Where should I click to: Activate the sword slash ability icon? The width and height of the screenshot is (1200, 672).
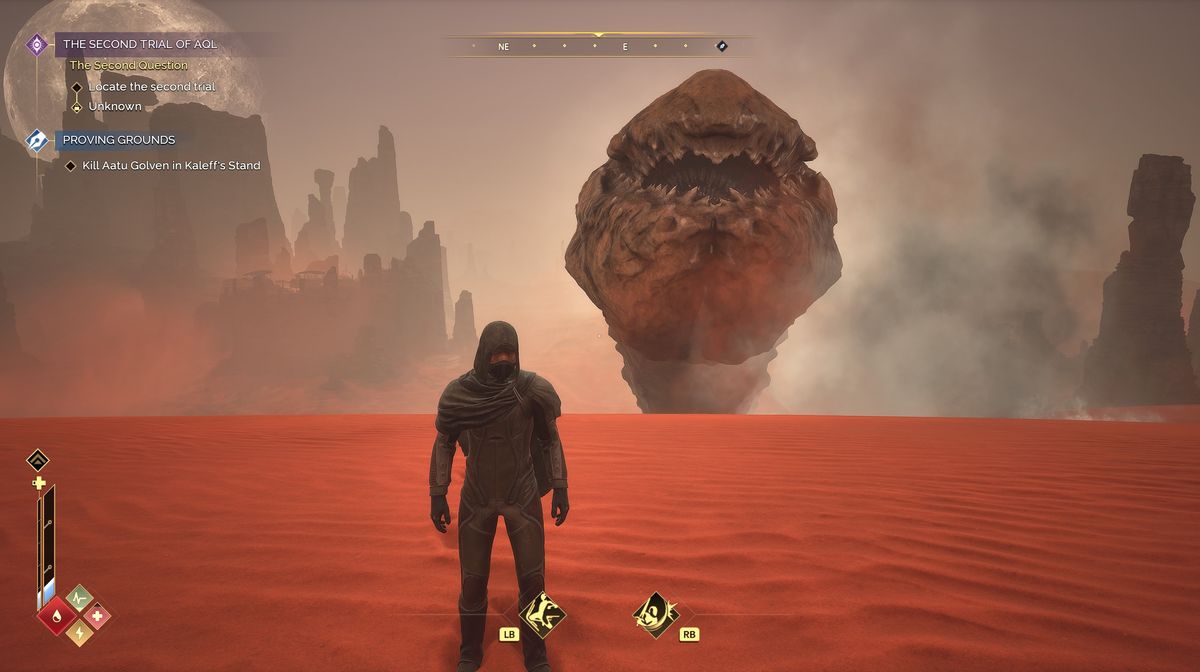pos(656,614)
